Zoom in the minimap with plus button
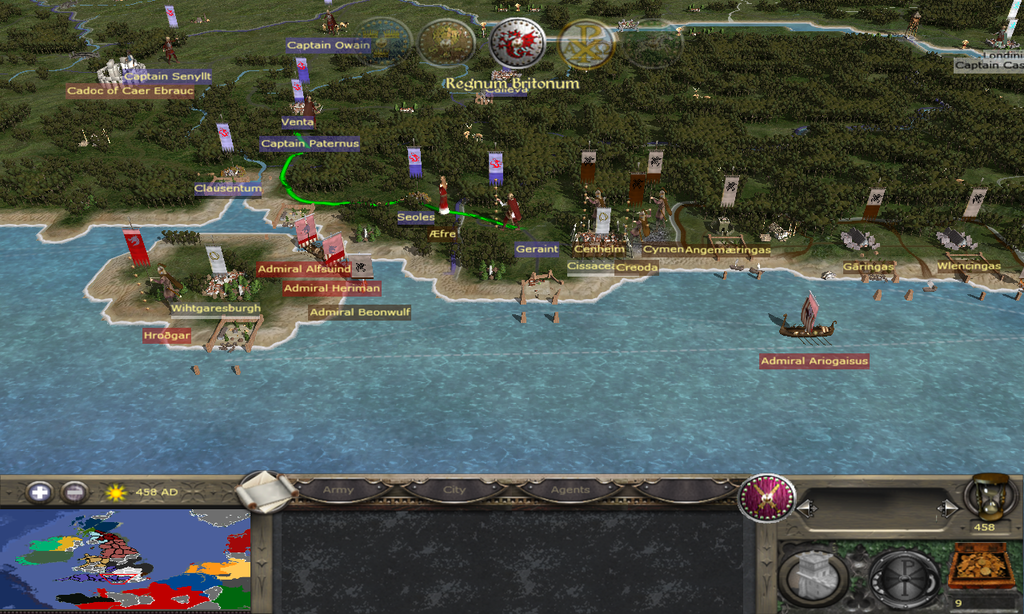 click(39, 492)
